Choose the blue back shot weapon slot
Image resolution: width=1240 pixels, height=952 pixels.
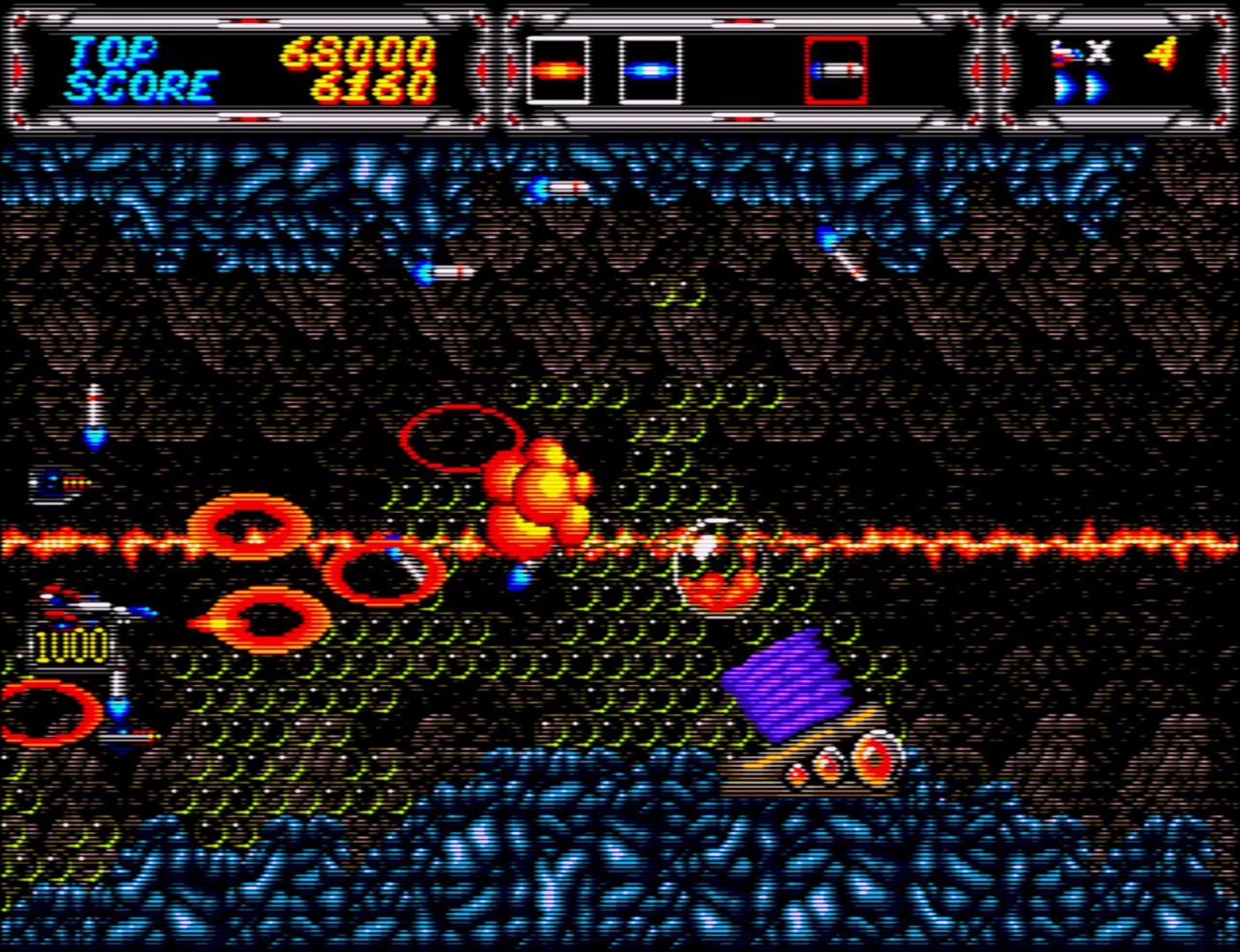point(650,71)
